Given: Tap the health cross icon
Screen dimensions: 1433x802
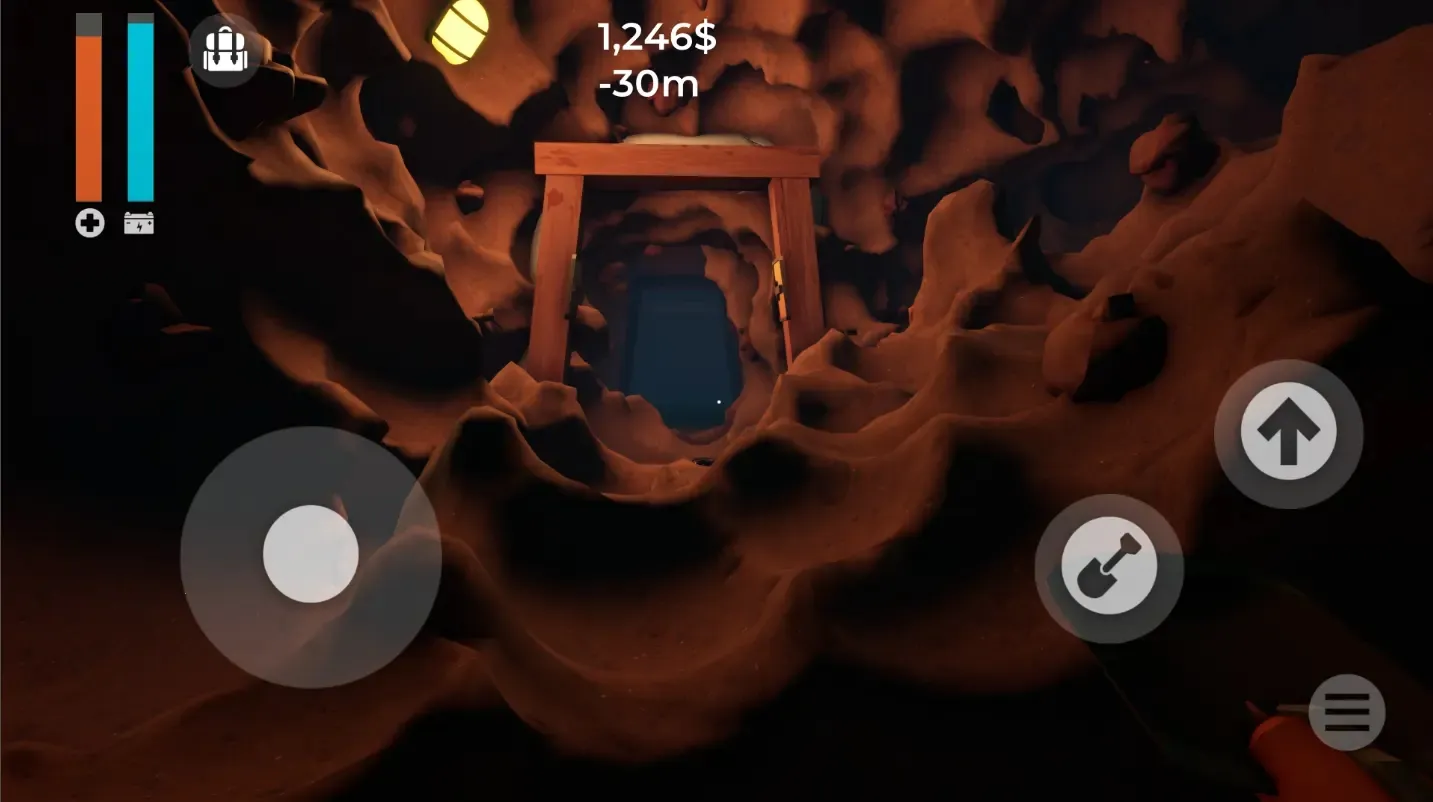Looking at the screenshot, I should click(x=89, y=223).
